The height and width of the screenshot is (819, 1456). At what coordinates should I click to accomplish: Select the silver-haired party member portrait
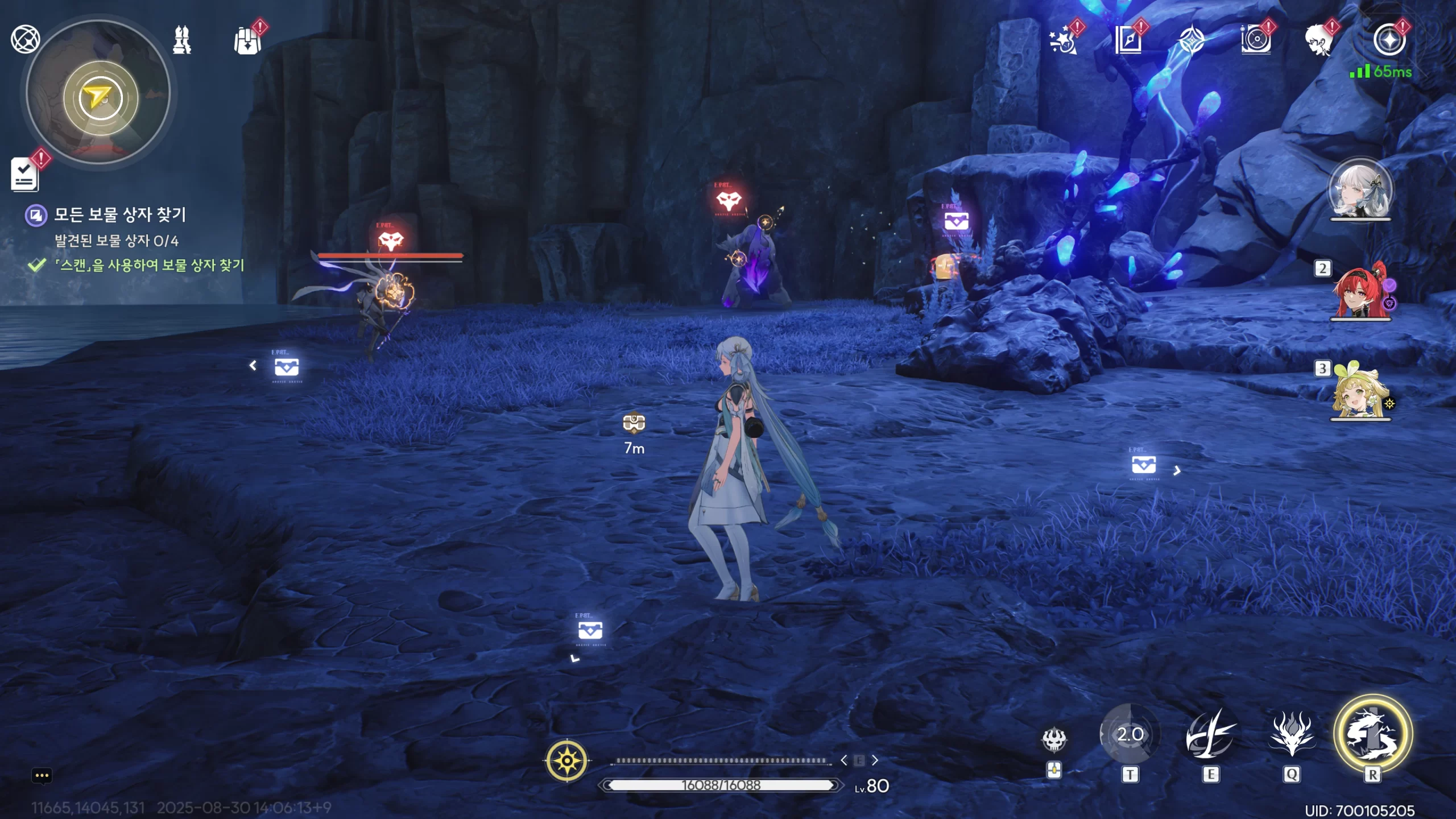click(1360, 191)
